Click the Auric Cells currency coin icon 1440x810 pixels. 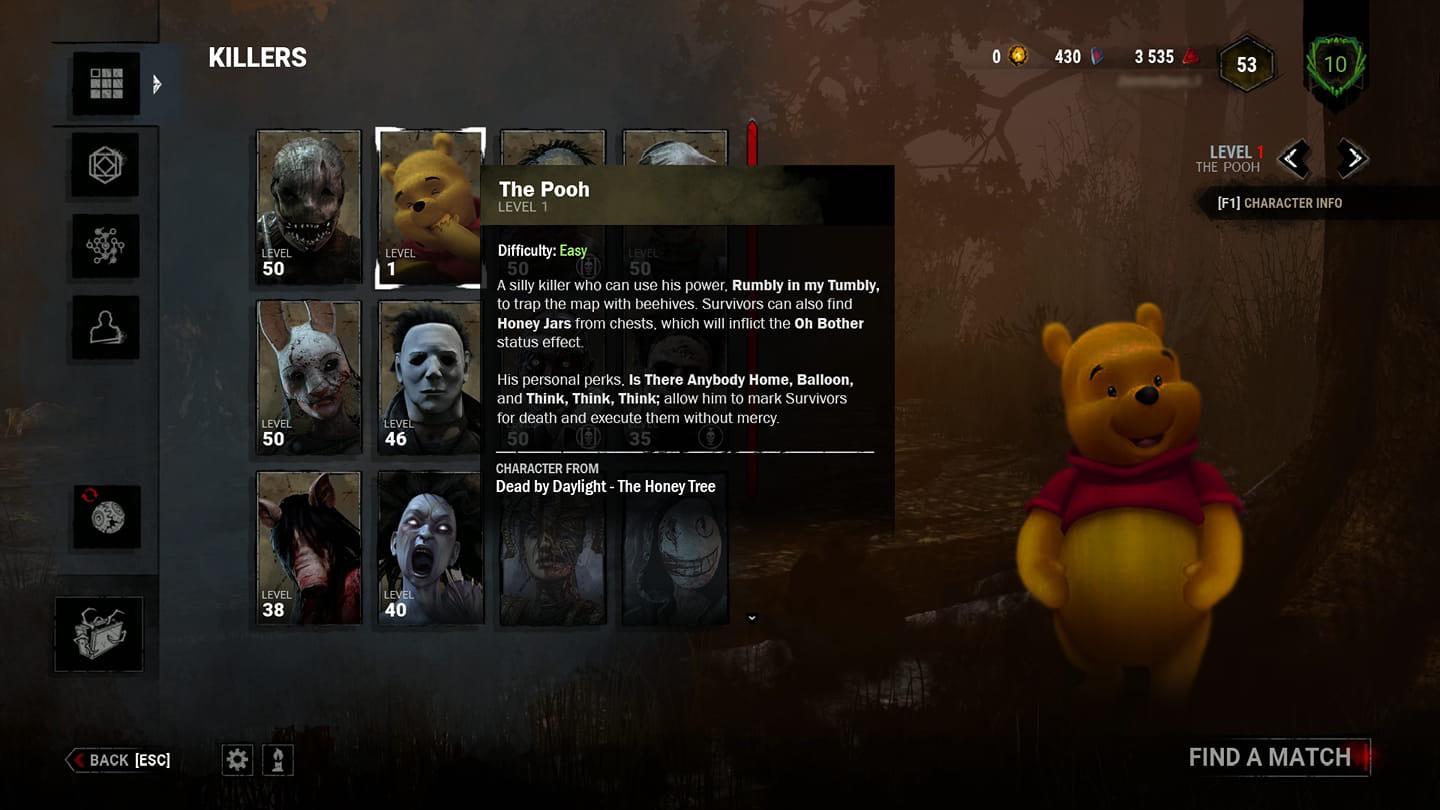pos(1018,57)
